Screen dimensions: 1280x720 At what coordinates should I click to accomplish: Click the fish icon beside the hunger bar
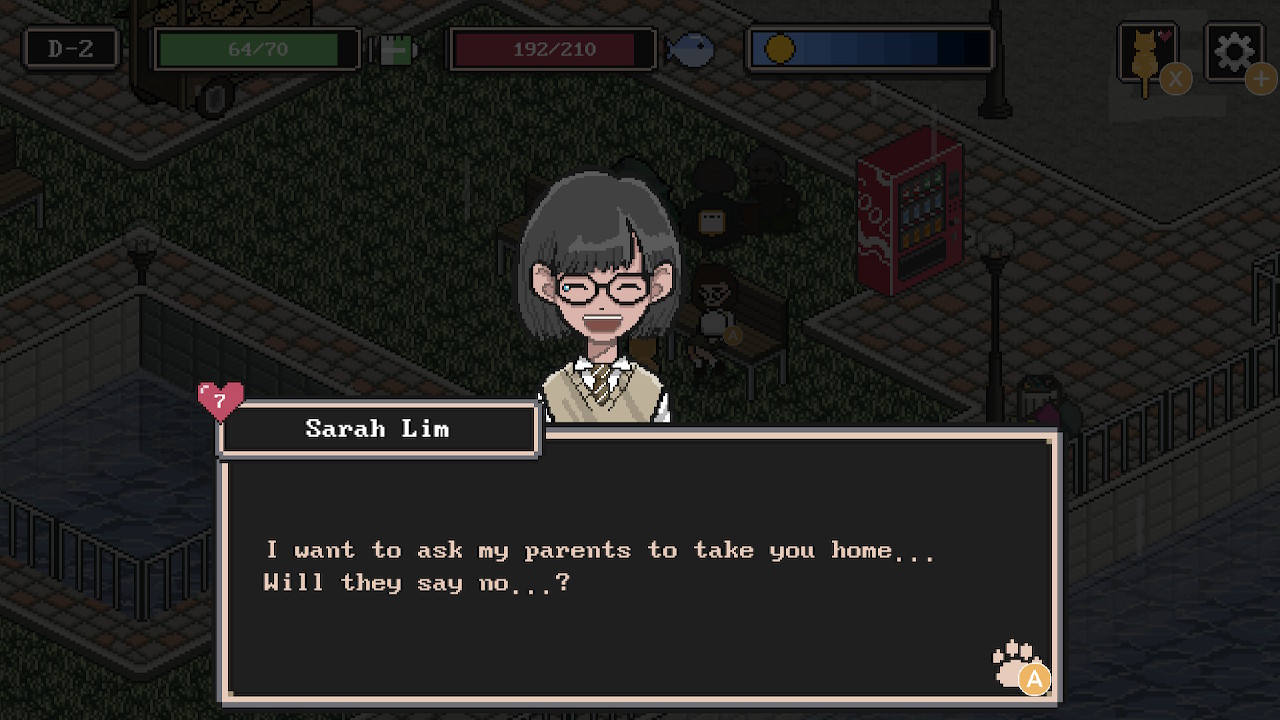[693, 48]
